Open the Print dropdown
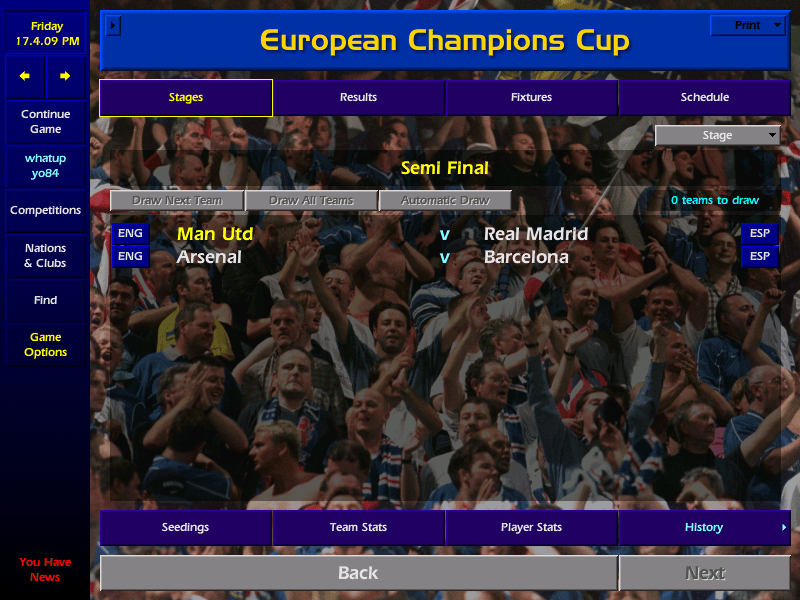 tap(747, 25)
